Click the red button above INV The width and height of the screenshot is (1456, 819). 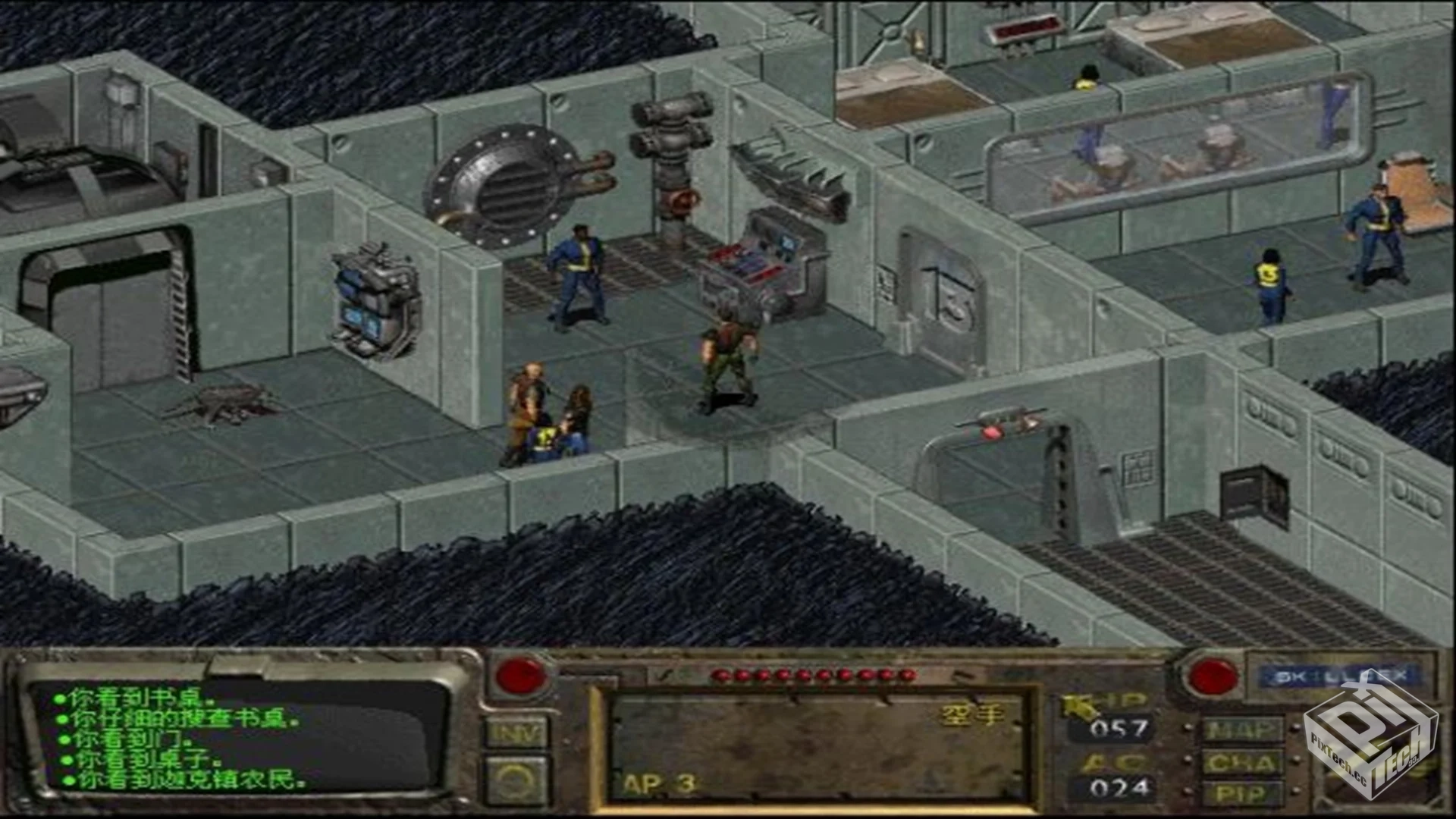click(x=520, y=676)
